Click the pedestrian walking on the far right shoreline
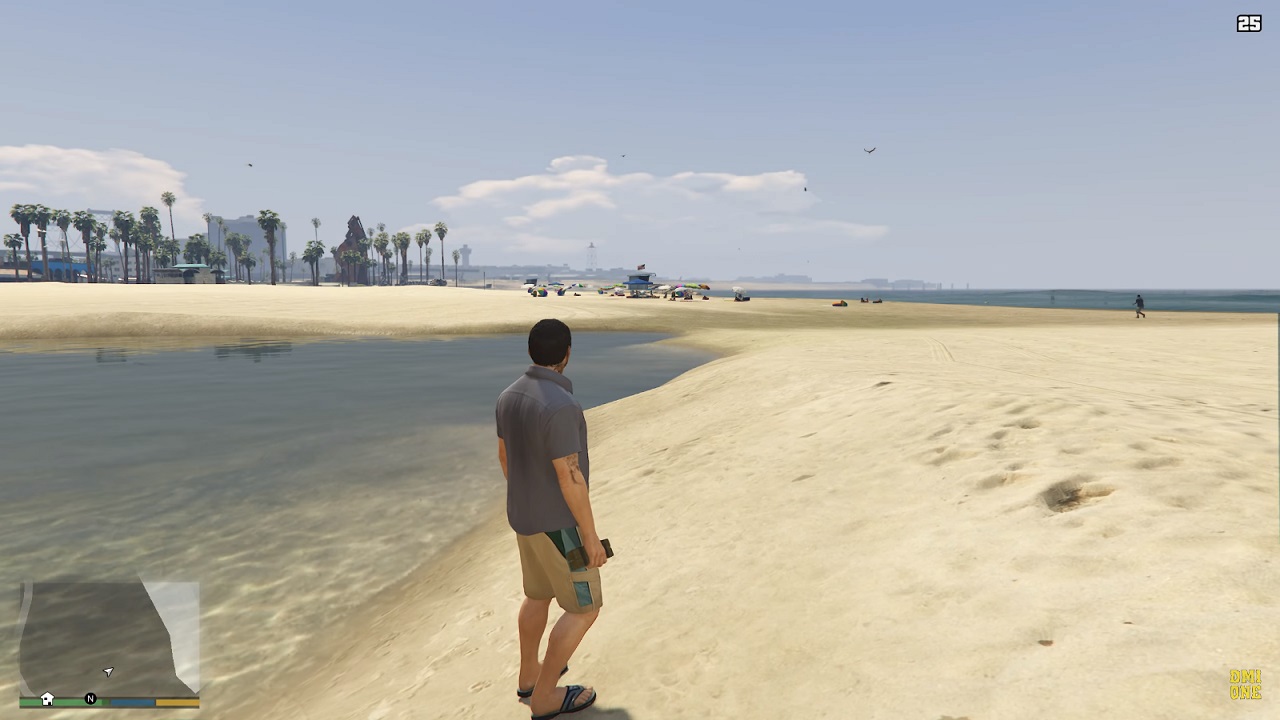 pos(1138,305)
